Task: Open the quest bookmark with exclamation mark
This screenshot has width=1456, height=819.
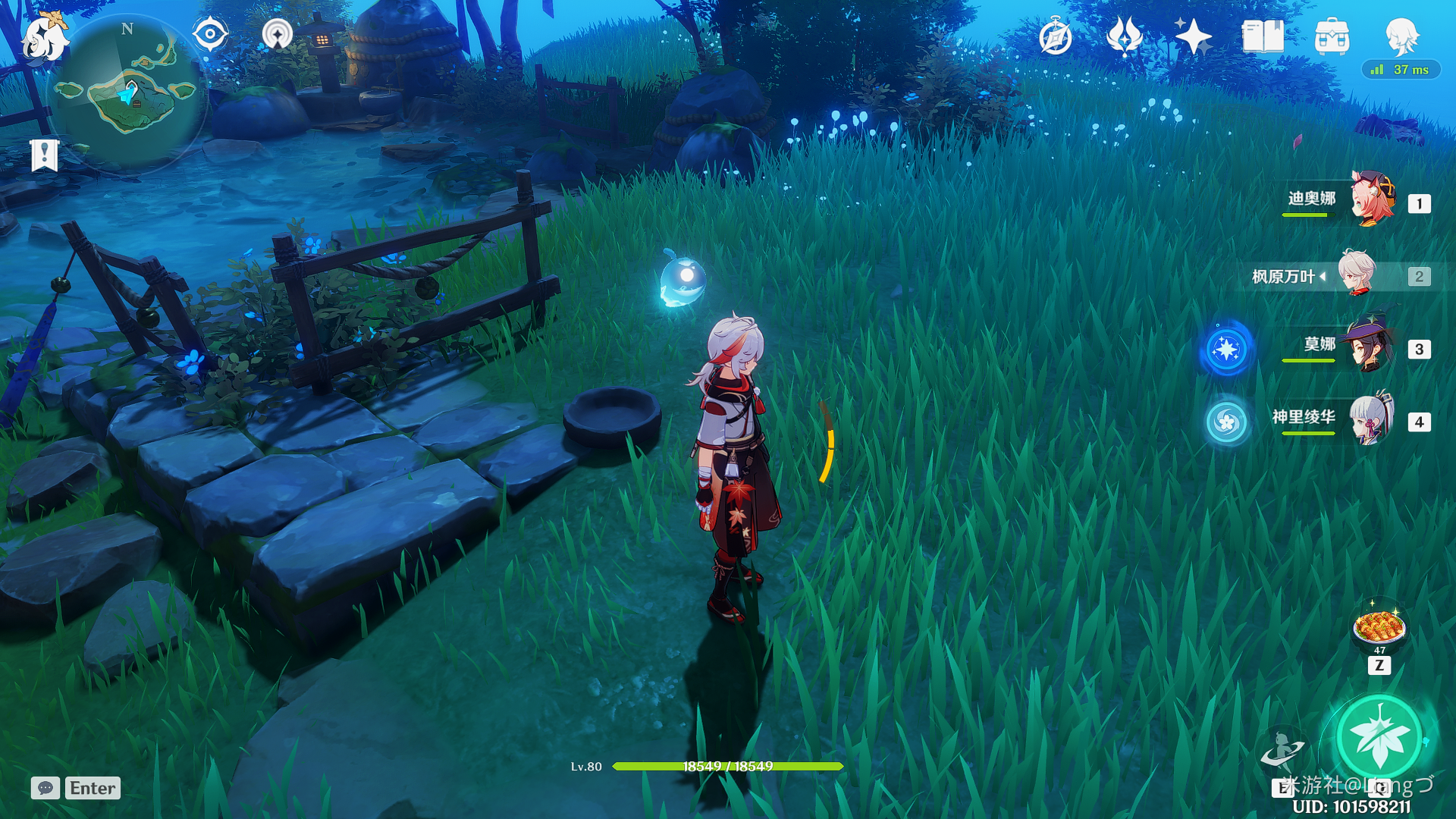Action: point(45,155)
